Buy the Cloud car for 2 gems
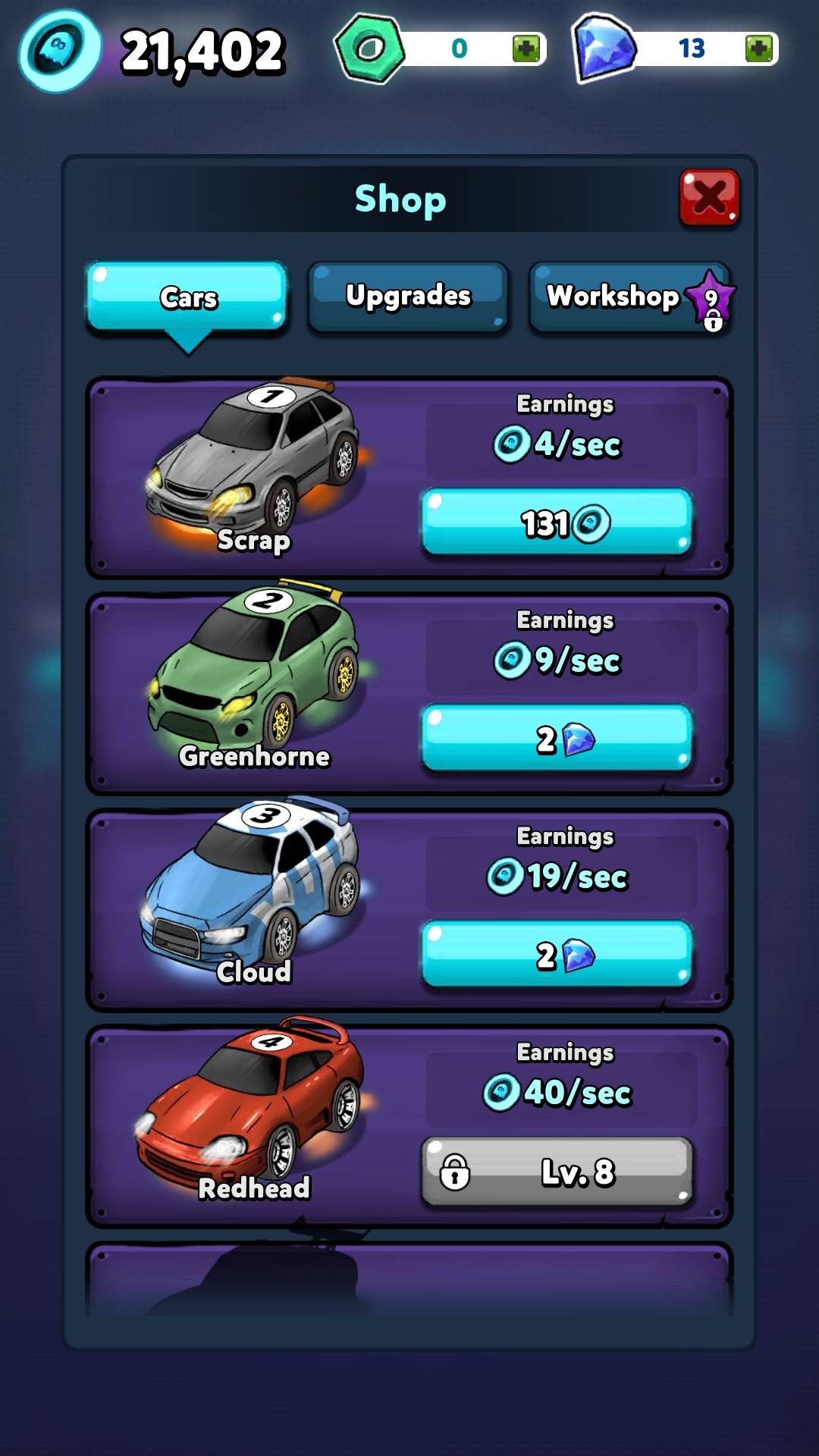The width and height of the screenshot is (819, 1456). [557, 955]
